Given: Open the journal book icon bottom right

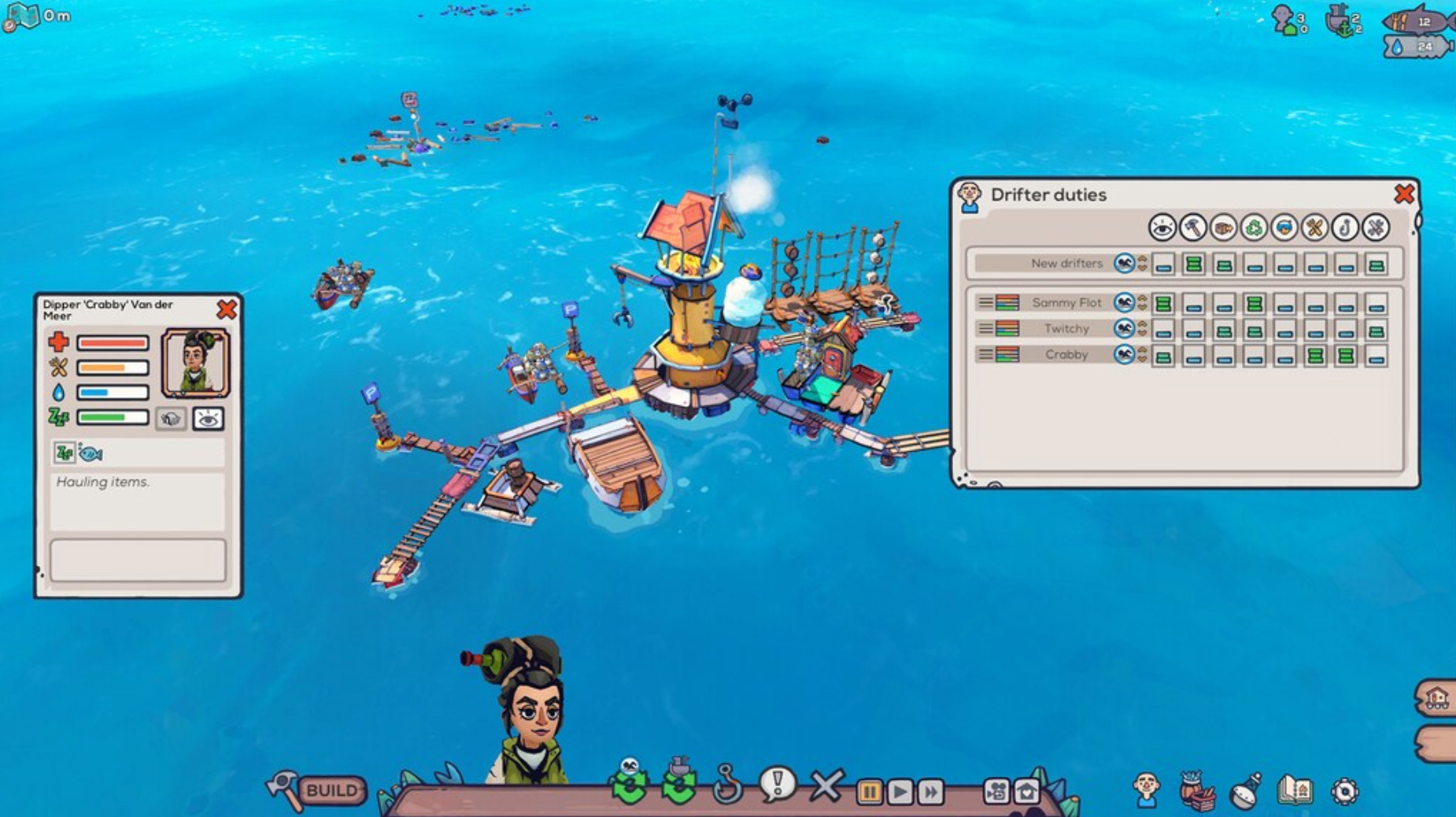Looking at the screenshot, I should pyautogui.click(x=1295, y=789).
